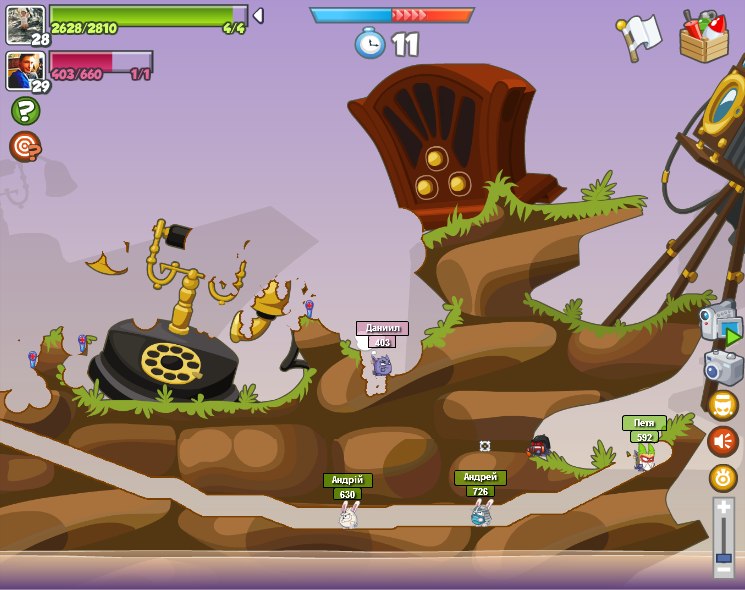This screenshot has width=745, height=590.
Task: Toggle sound with the red speaker button
Action: tap(723, 441)
